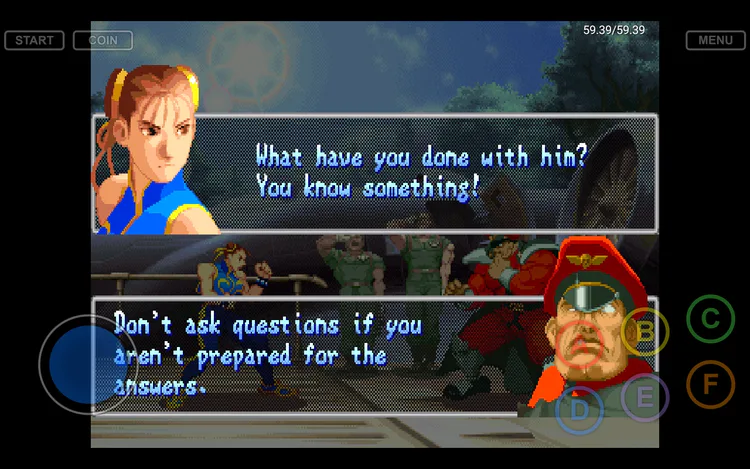The height and width of the screenshot is (469, 750).
Task: Tap the green C action button
Action: pos(710,319)
